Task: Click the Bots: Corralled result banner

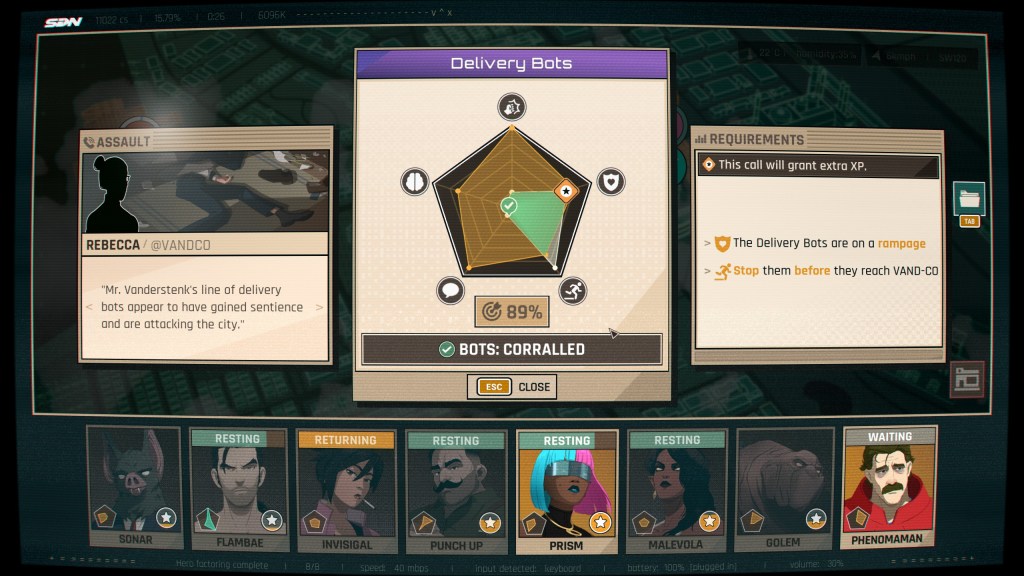Action: (511, 349)
